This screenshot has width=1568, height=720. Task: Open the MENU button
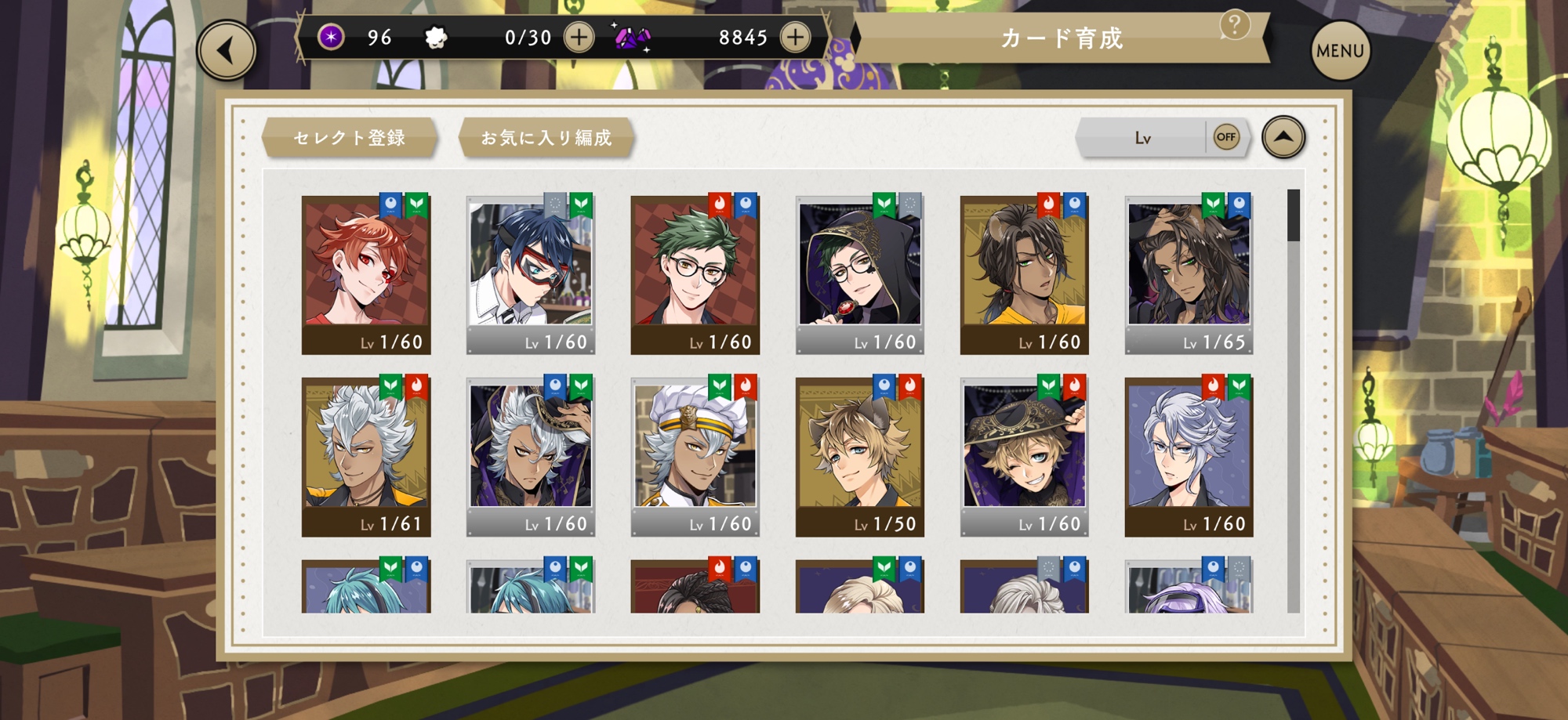(x=1340, y=52)
